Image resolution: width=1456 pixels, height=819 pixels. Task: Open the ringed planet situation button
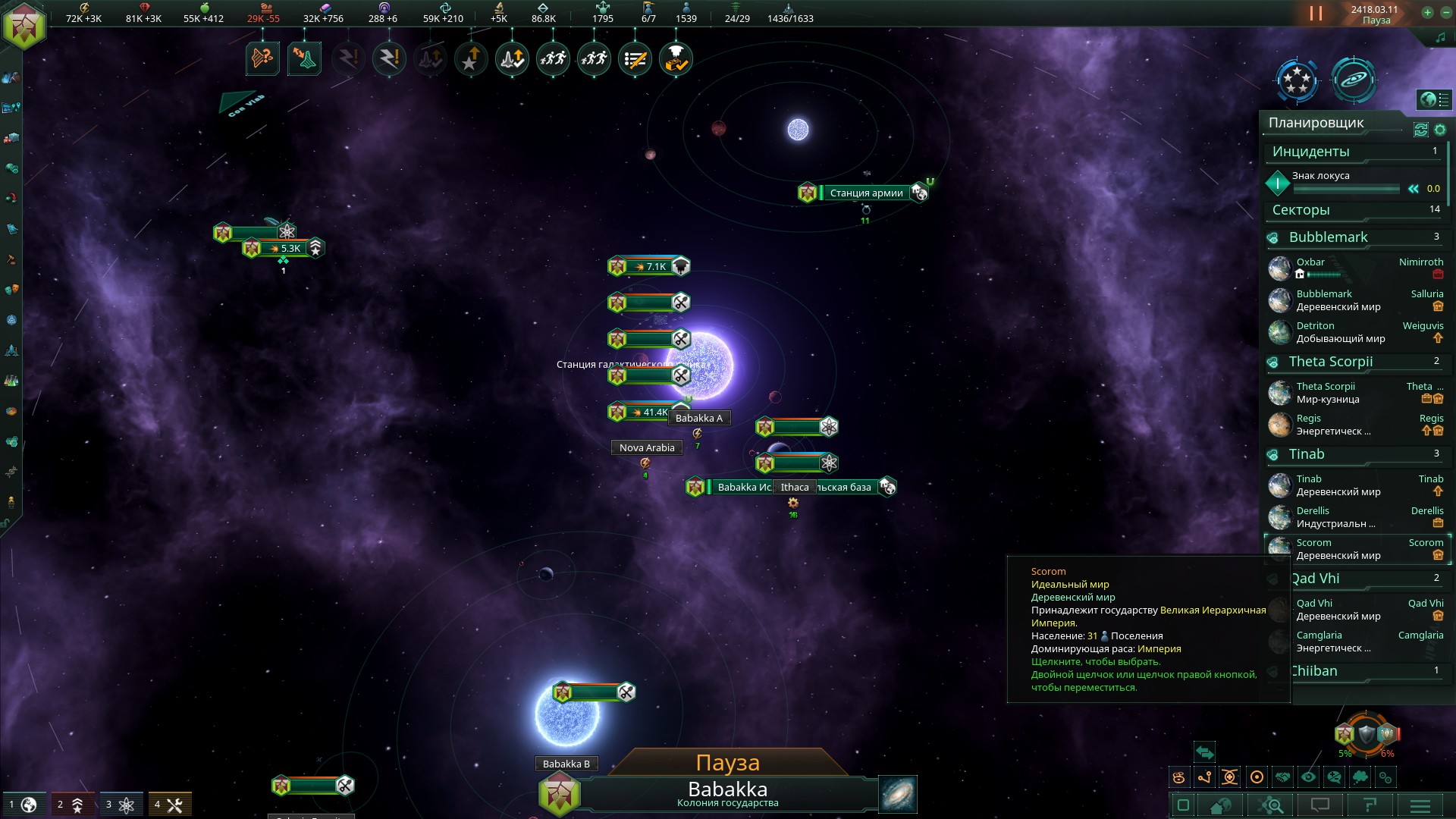tap(1354, 80)
